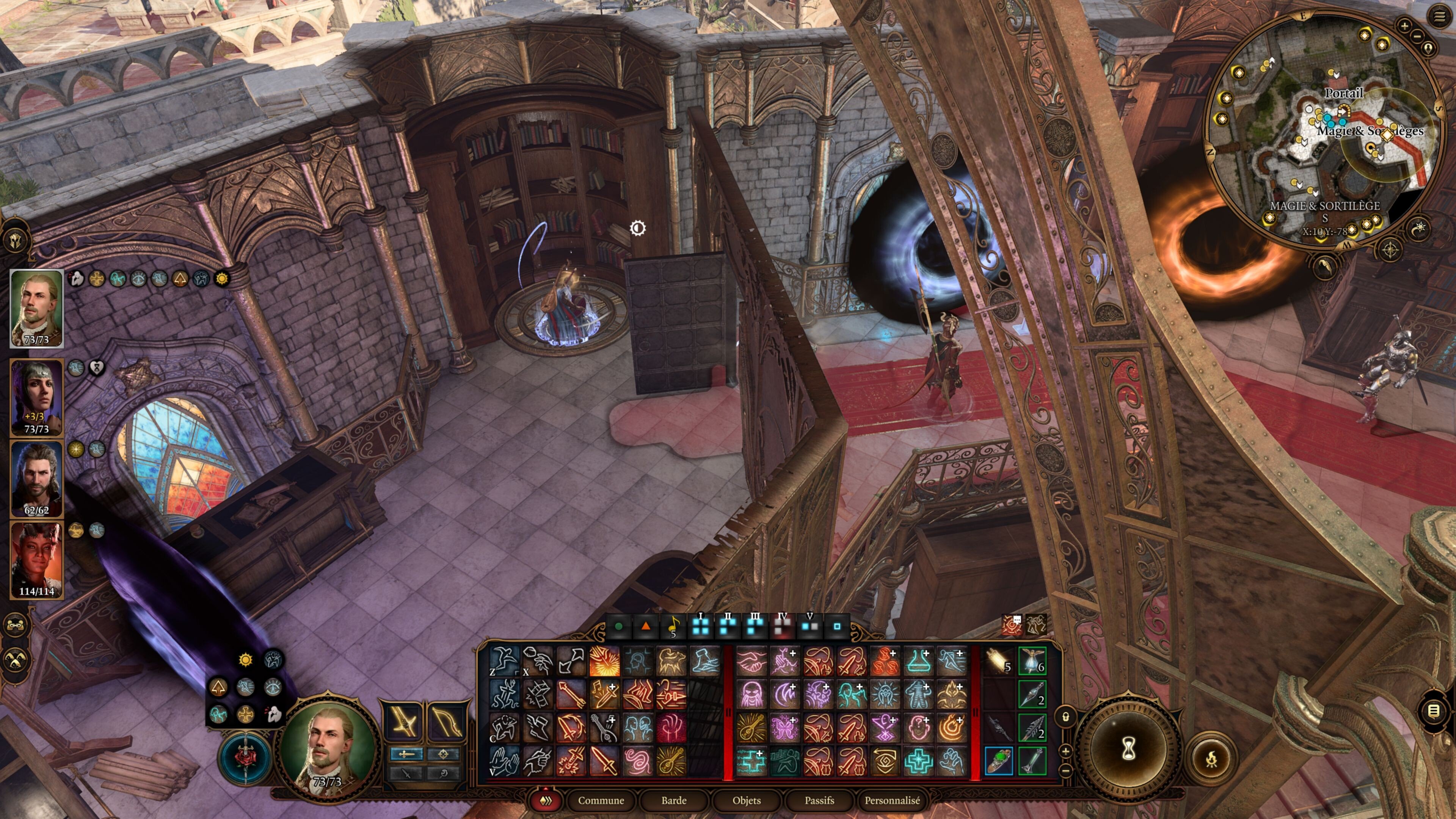Show the Passifs tab
This screenshot has height=819, width=1456.
pos(819,800)
